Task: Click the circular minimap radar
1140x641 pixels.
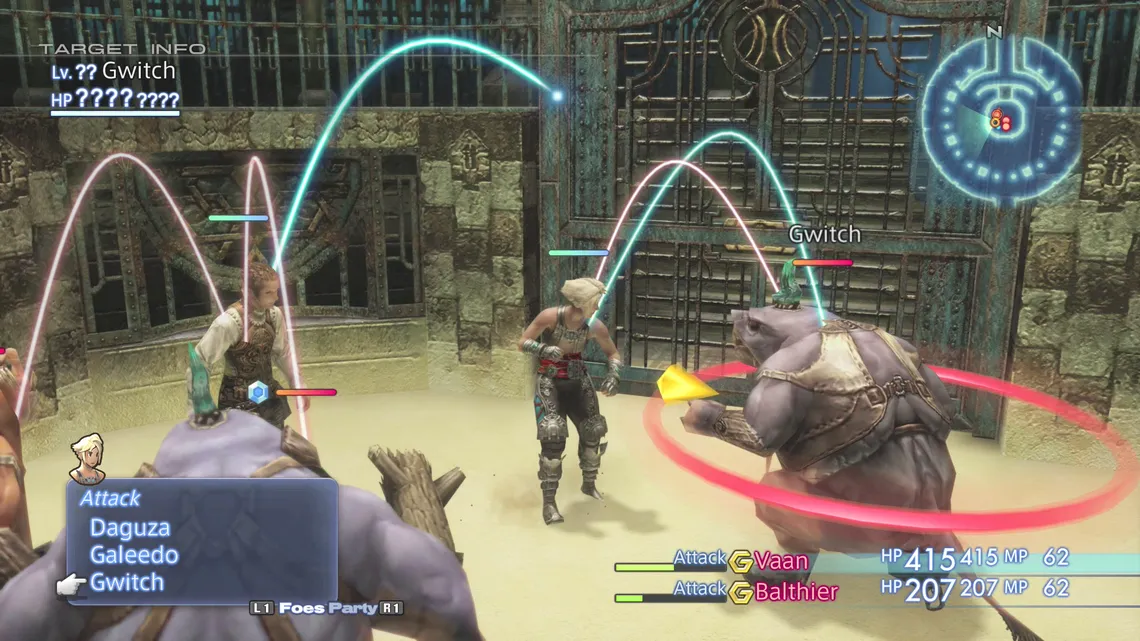Action: click(1000, 118)
